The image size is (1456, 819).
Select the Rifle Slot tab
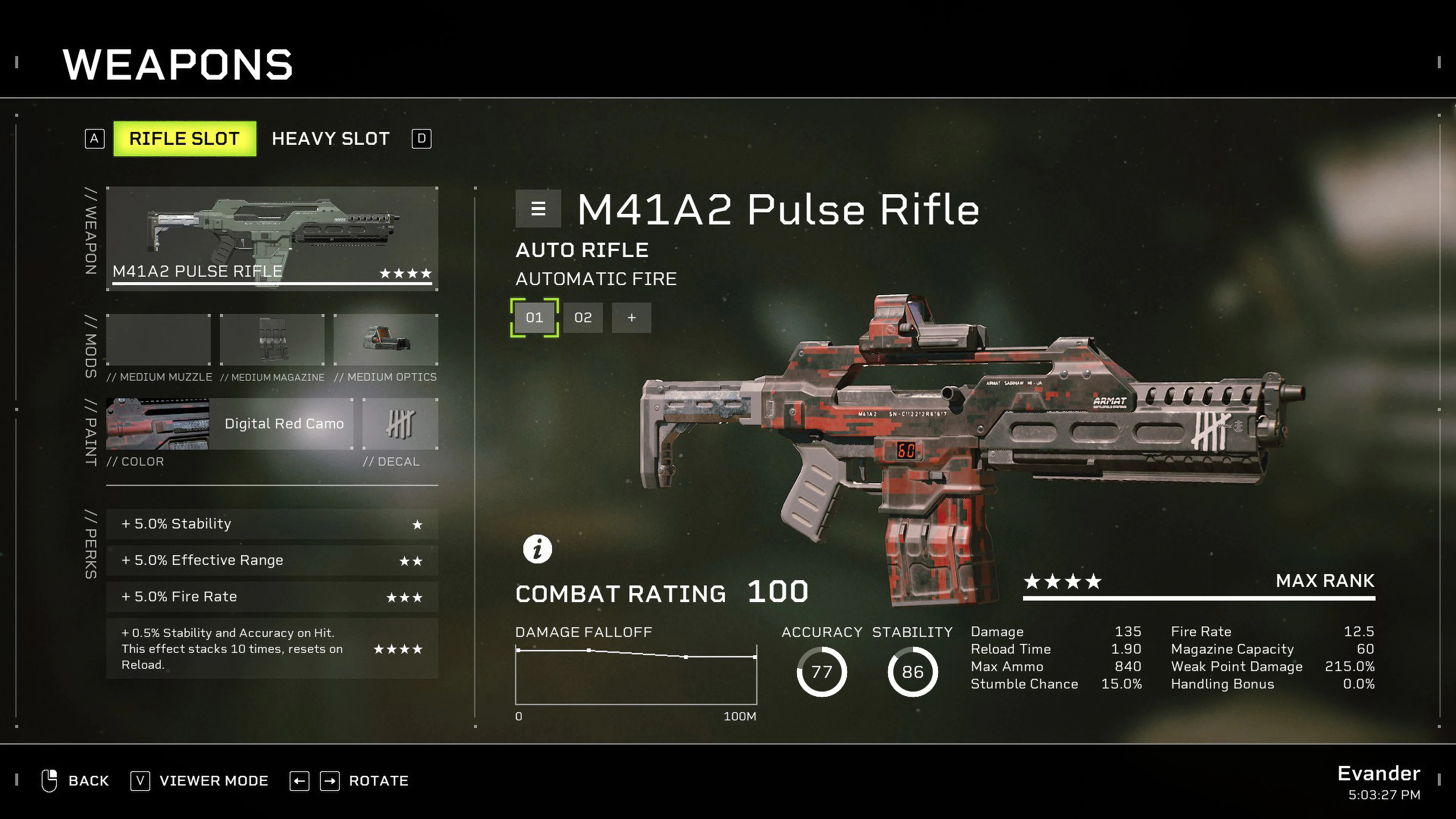[185, 138]
